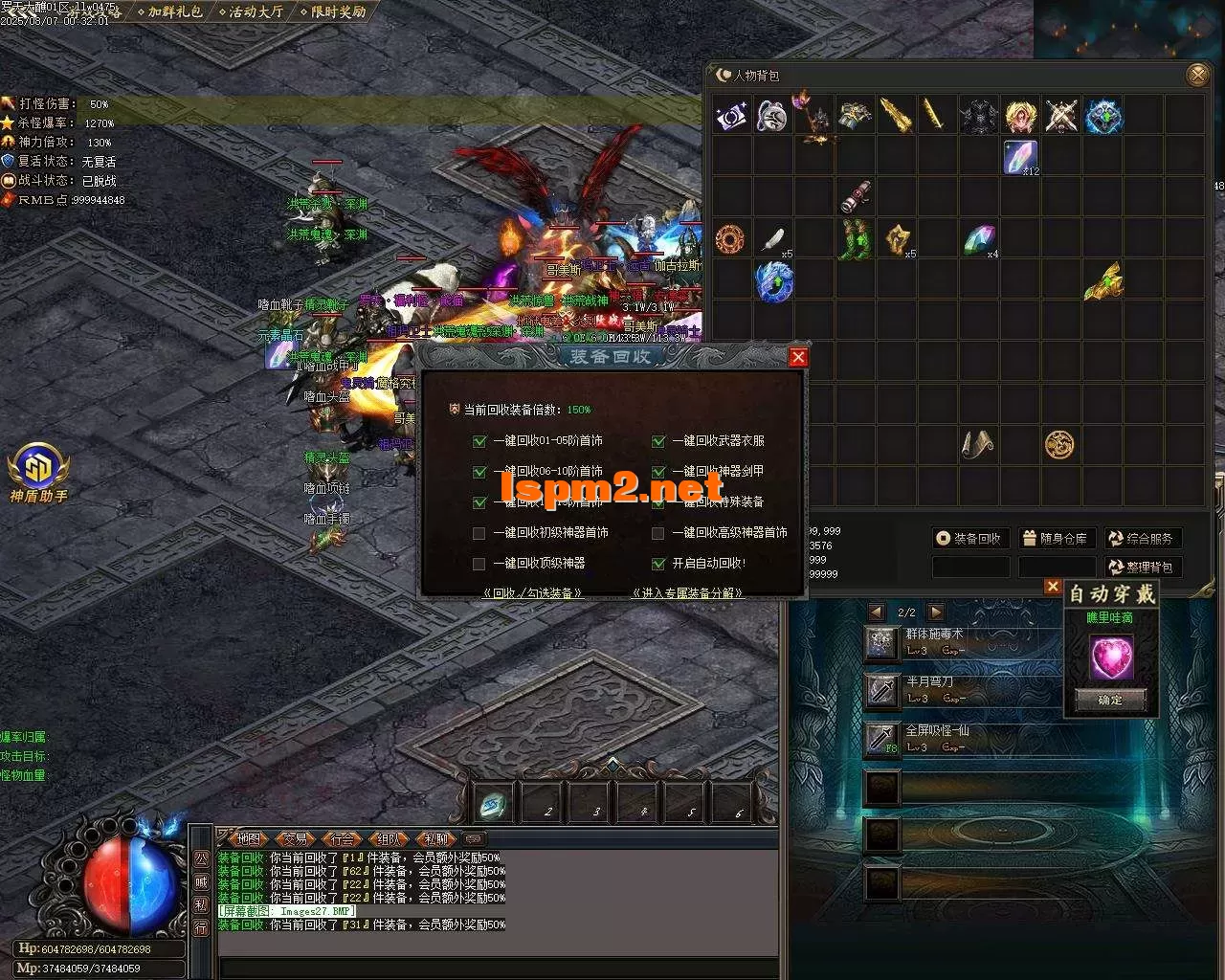Close the 装备回收 recycle window

click(798, 357)
